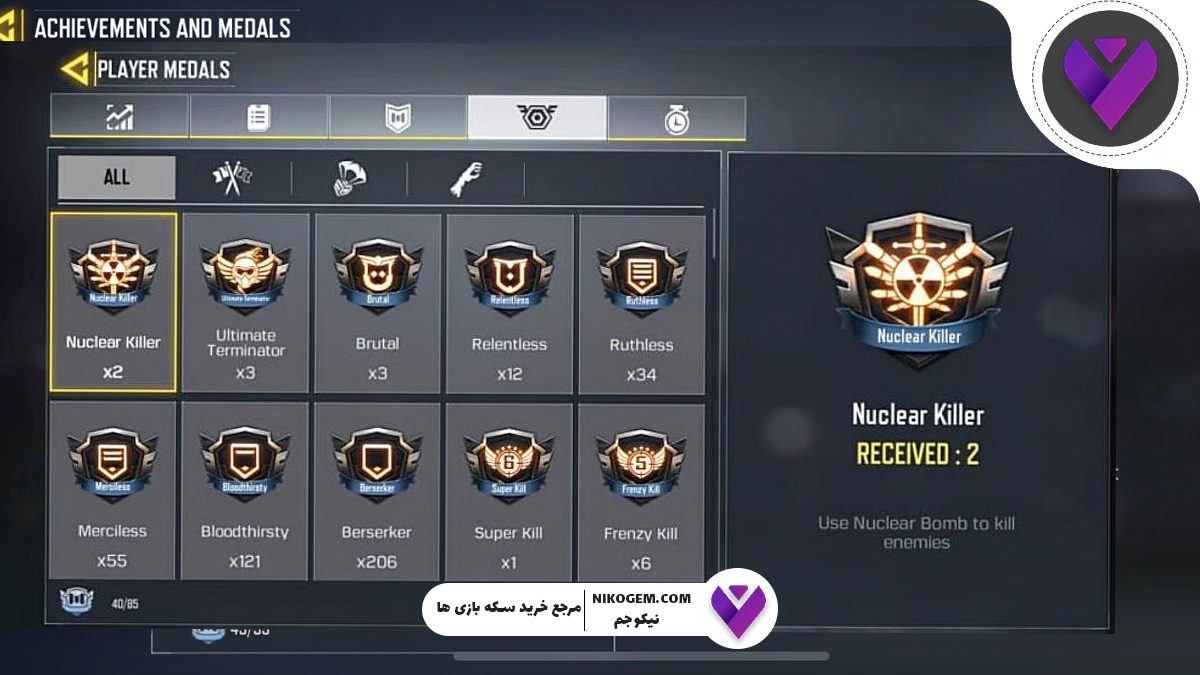Open the Bloodthirsty medal details
This screenshot has height=675, width=1200.
pos(245,490)
